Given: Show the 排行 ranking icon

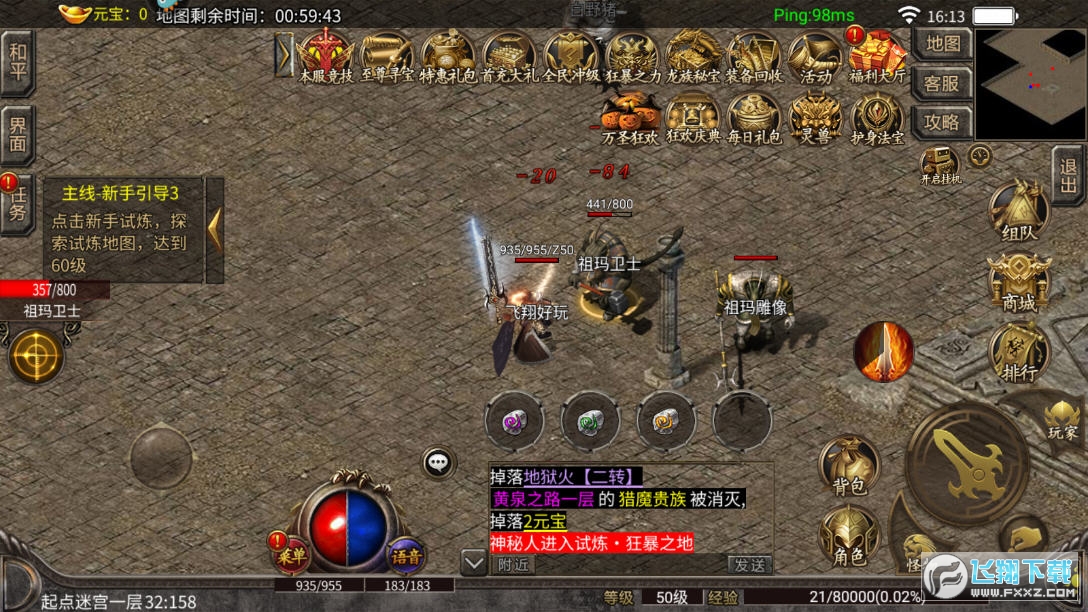Looking at the screenshot, I should (x=1018, y=354).
